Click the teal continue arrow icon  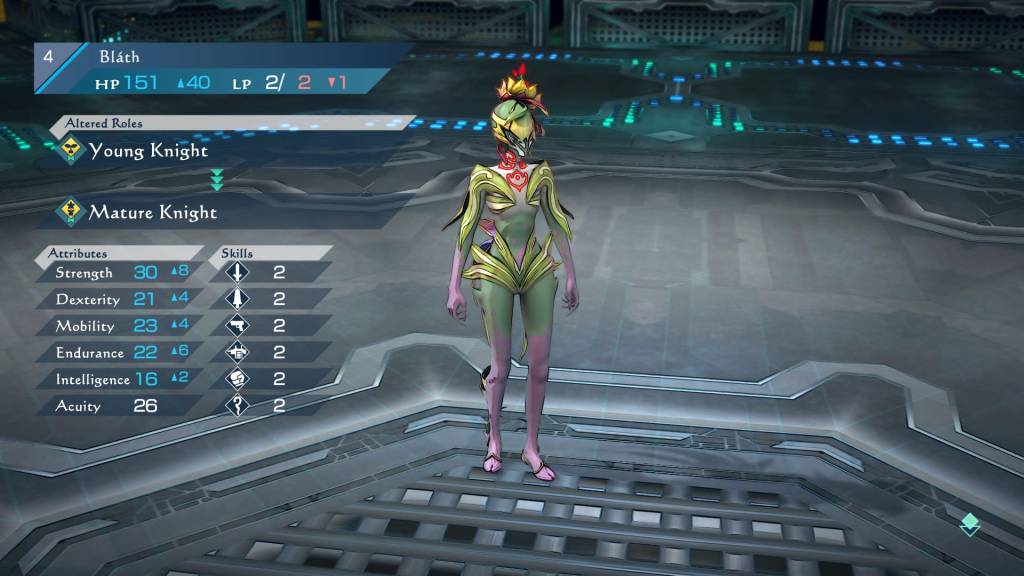pos(969,525)
